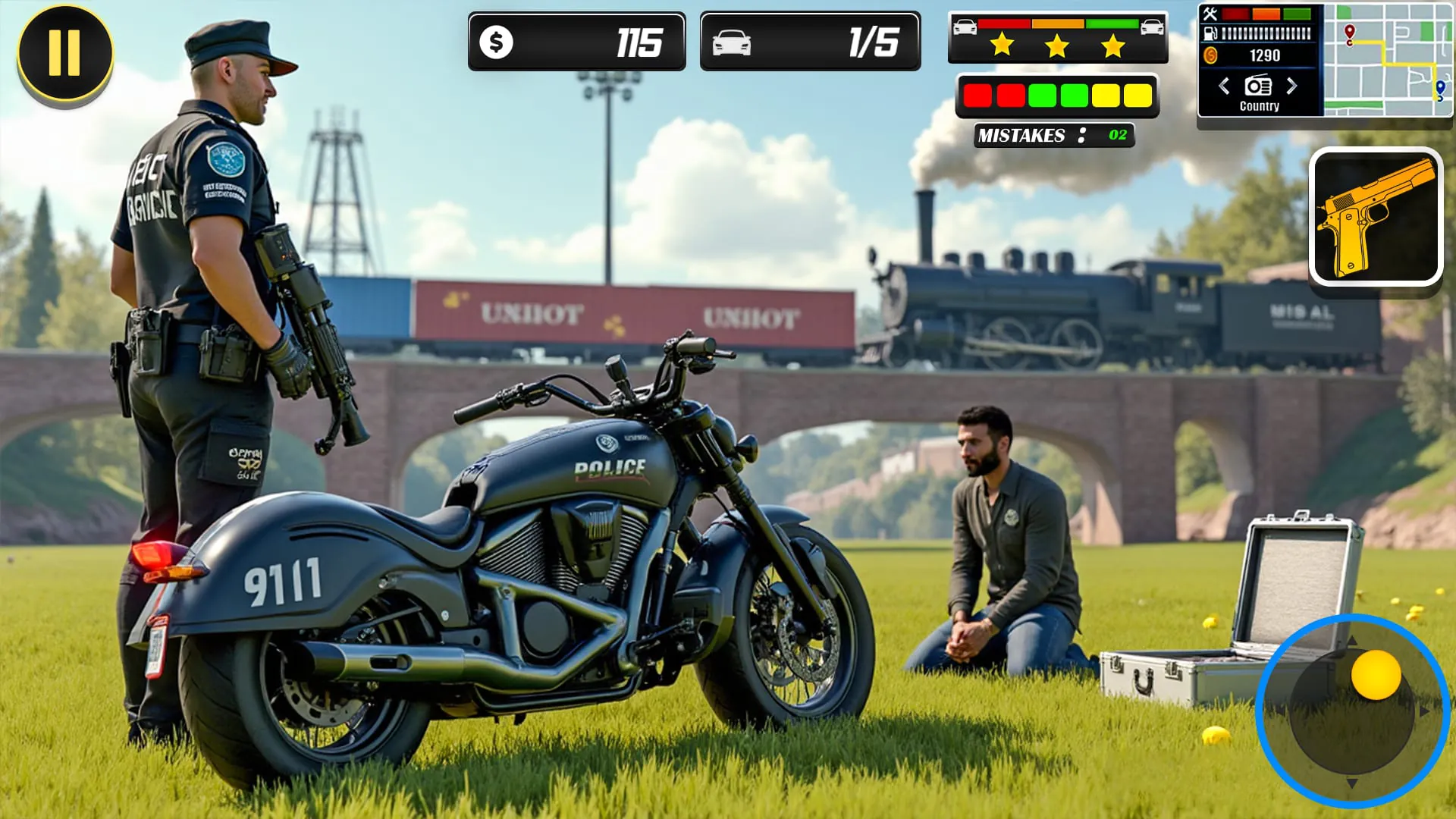Click the left arrow to change radio station

[x=1223, y=86]
